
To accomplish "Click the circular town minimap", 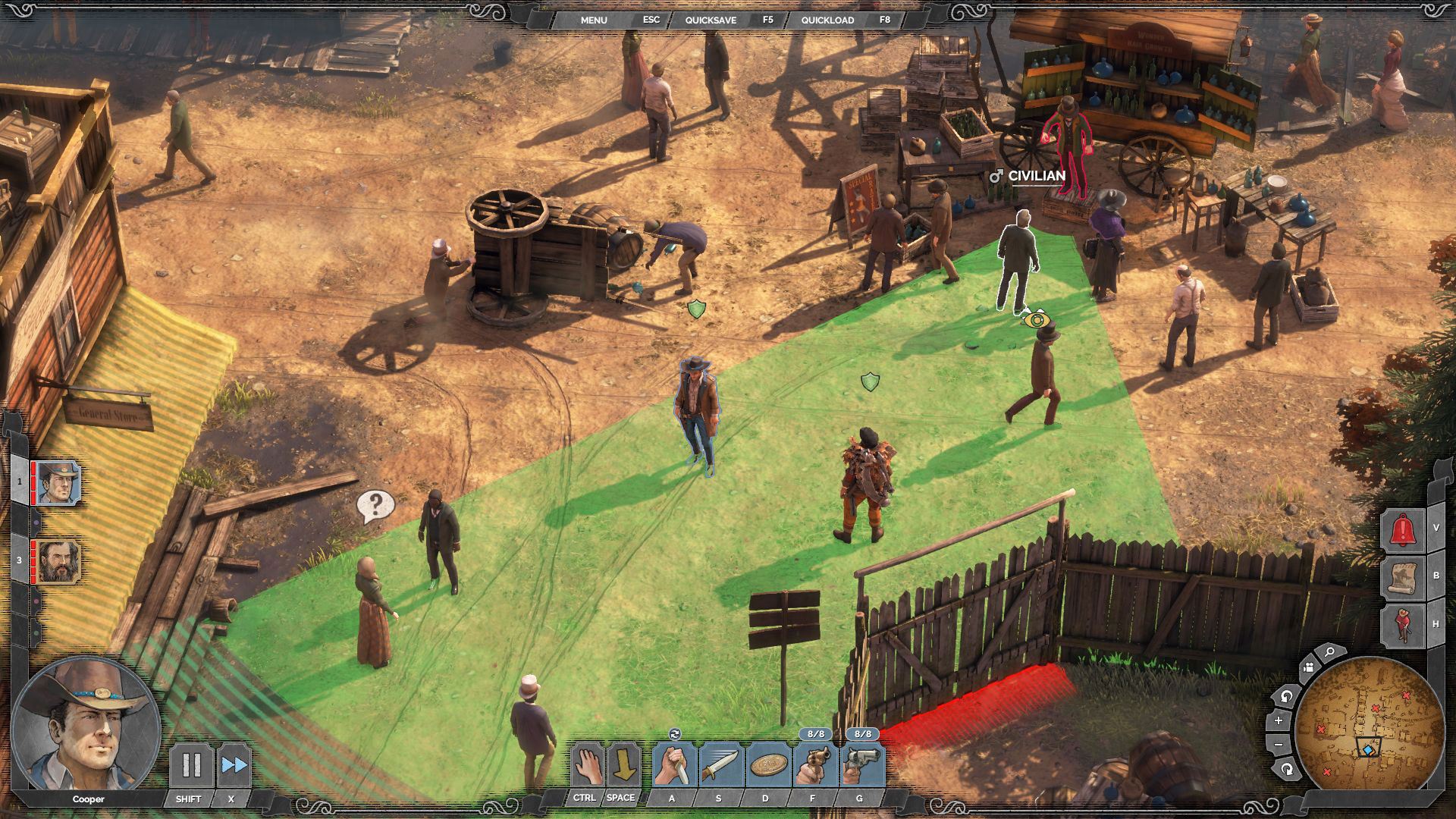I will [x=1370, y=724].
